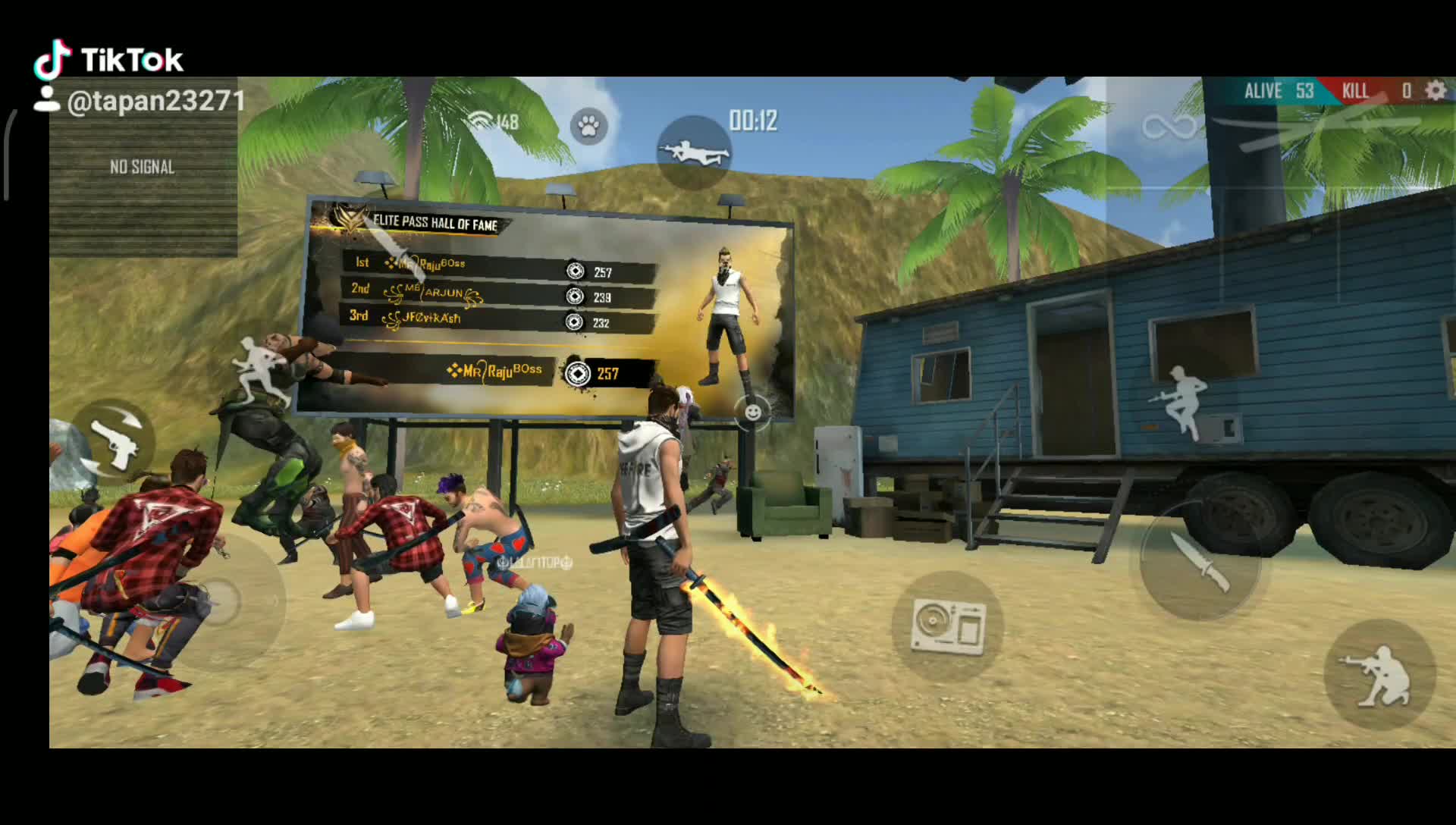This screenshot has width=1456, height=825.
Task: Tap the pet paw icon
Action: tap(588, 126)
